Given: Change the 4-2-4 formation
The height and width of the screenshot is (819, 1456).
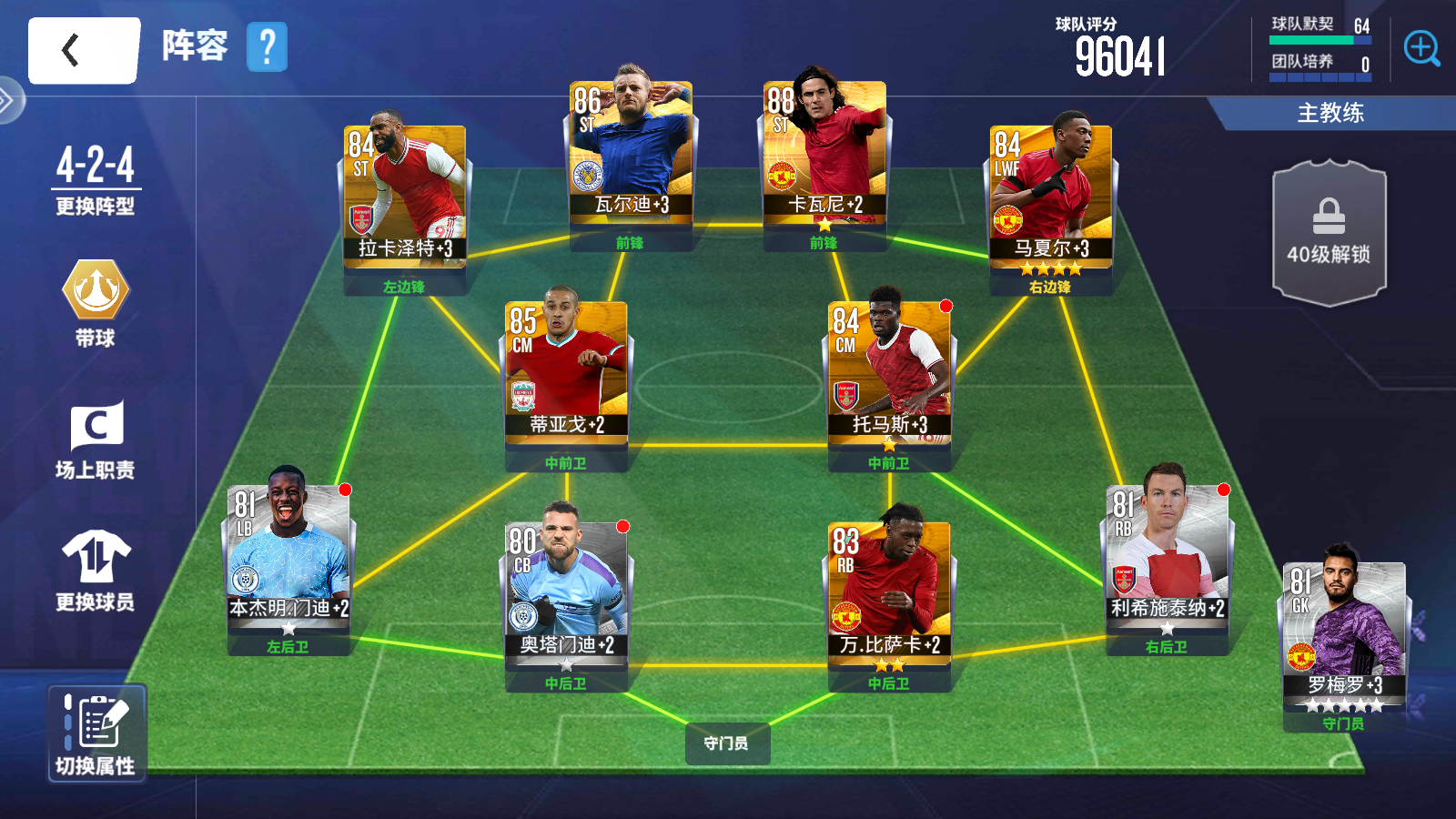Looking at the screenshot, I should pos(95,180).
